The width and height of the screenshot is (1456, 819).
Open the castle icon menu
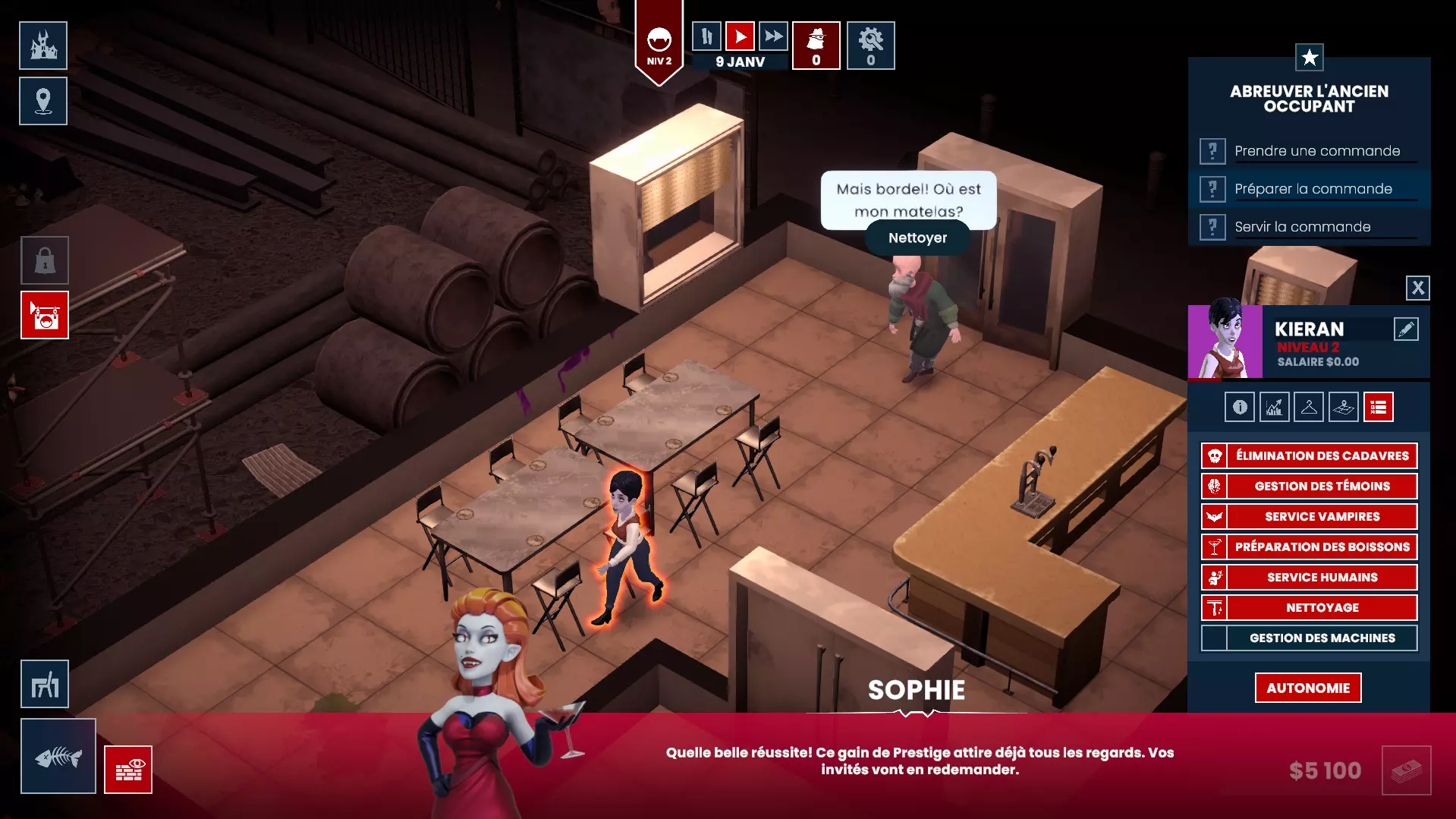[x=43, y=46]
